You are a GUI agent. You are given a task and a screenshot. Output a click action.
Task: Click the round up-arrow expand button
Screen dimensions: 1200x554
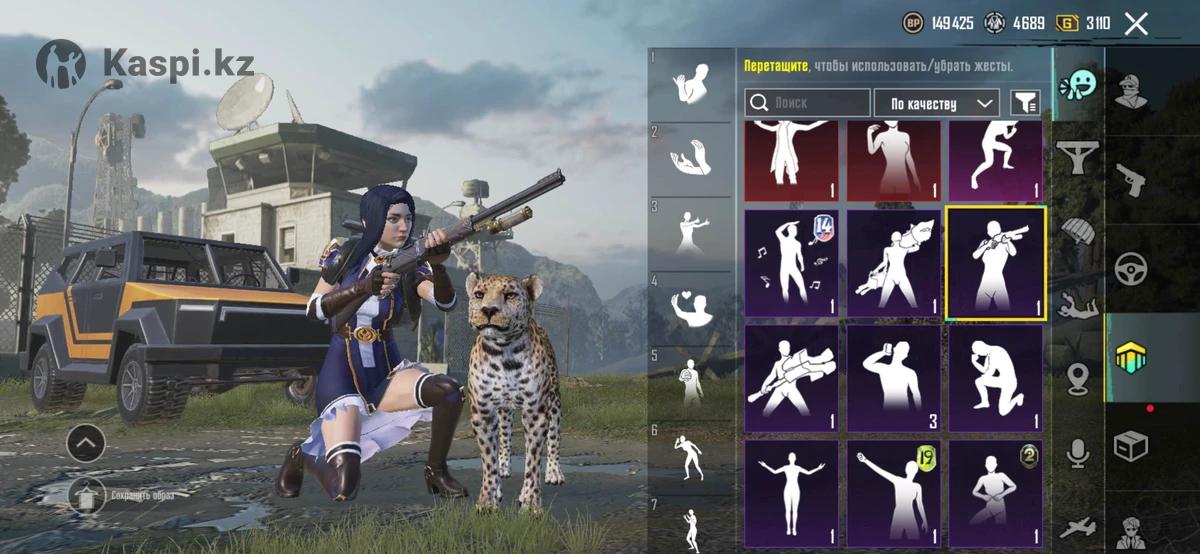click(x=86, y=441)
